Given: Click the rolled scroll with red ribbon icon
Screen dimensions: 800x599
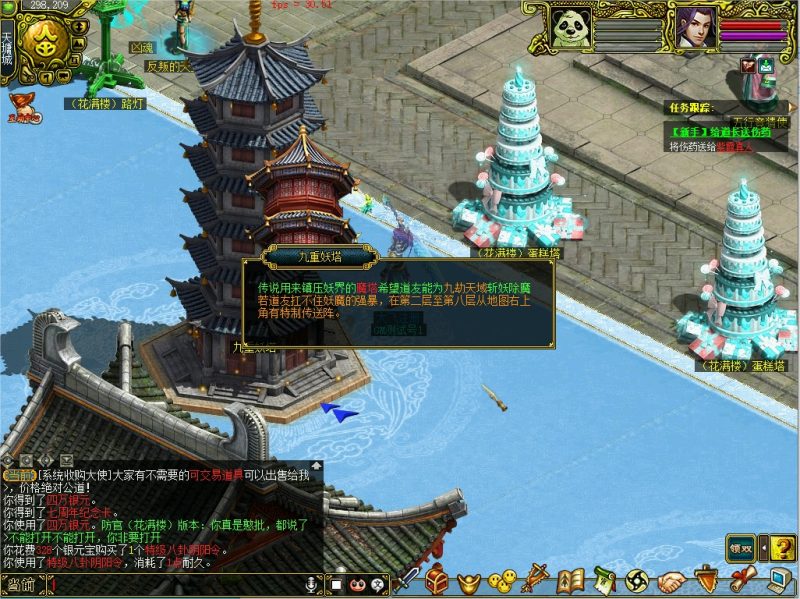Looking at the screenshot, I should [x=741, y=580].
